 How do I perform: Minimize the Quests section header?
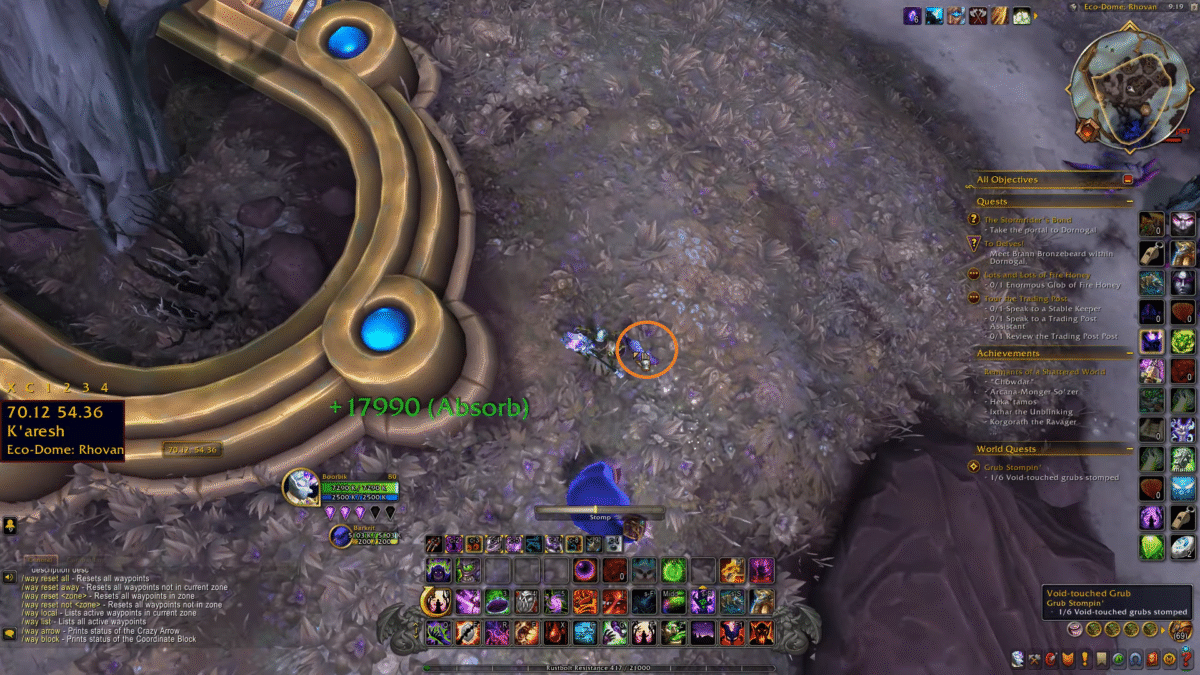1128,202
